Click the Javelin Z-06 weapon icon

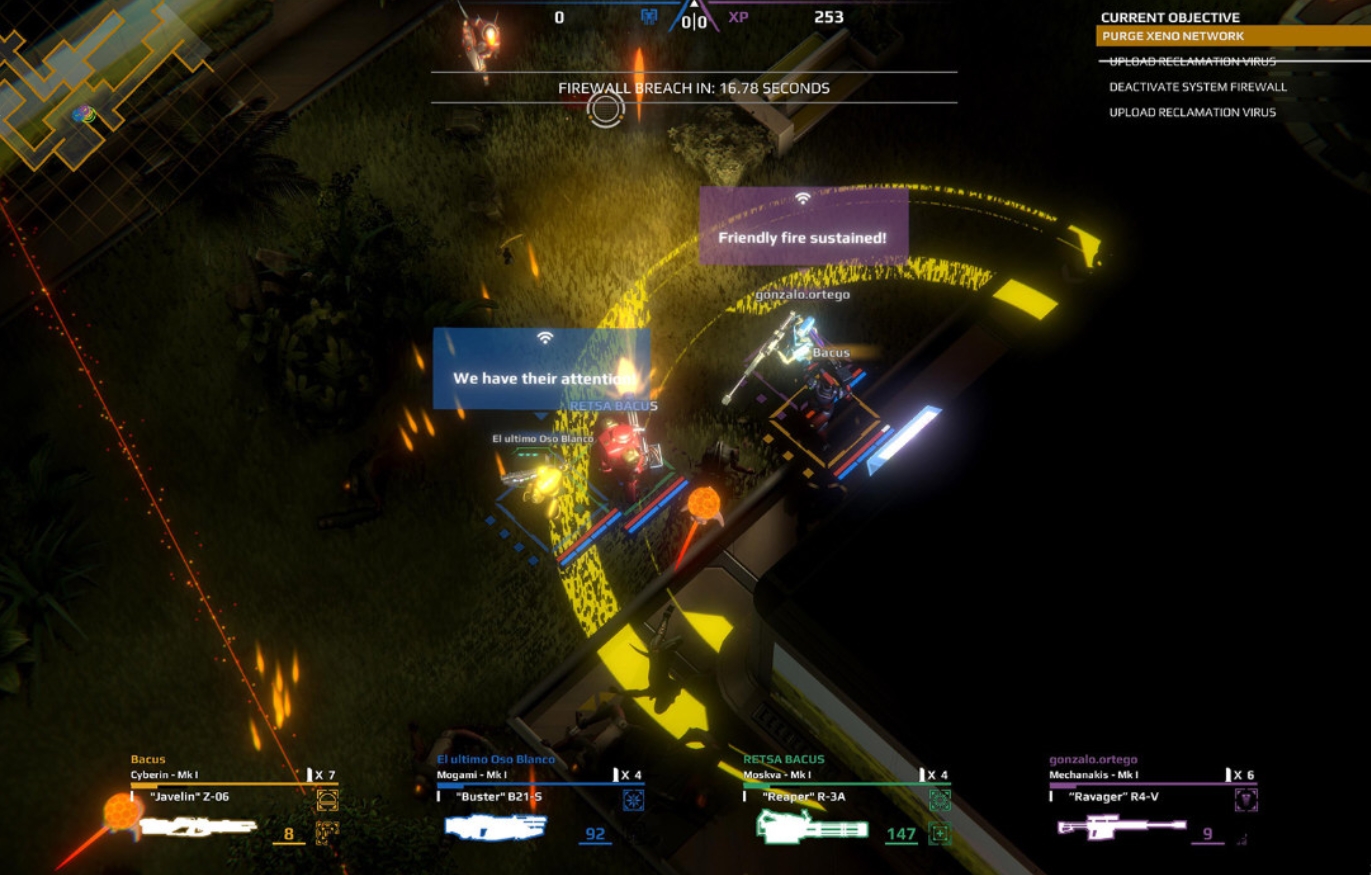[198, 826]
